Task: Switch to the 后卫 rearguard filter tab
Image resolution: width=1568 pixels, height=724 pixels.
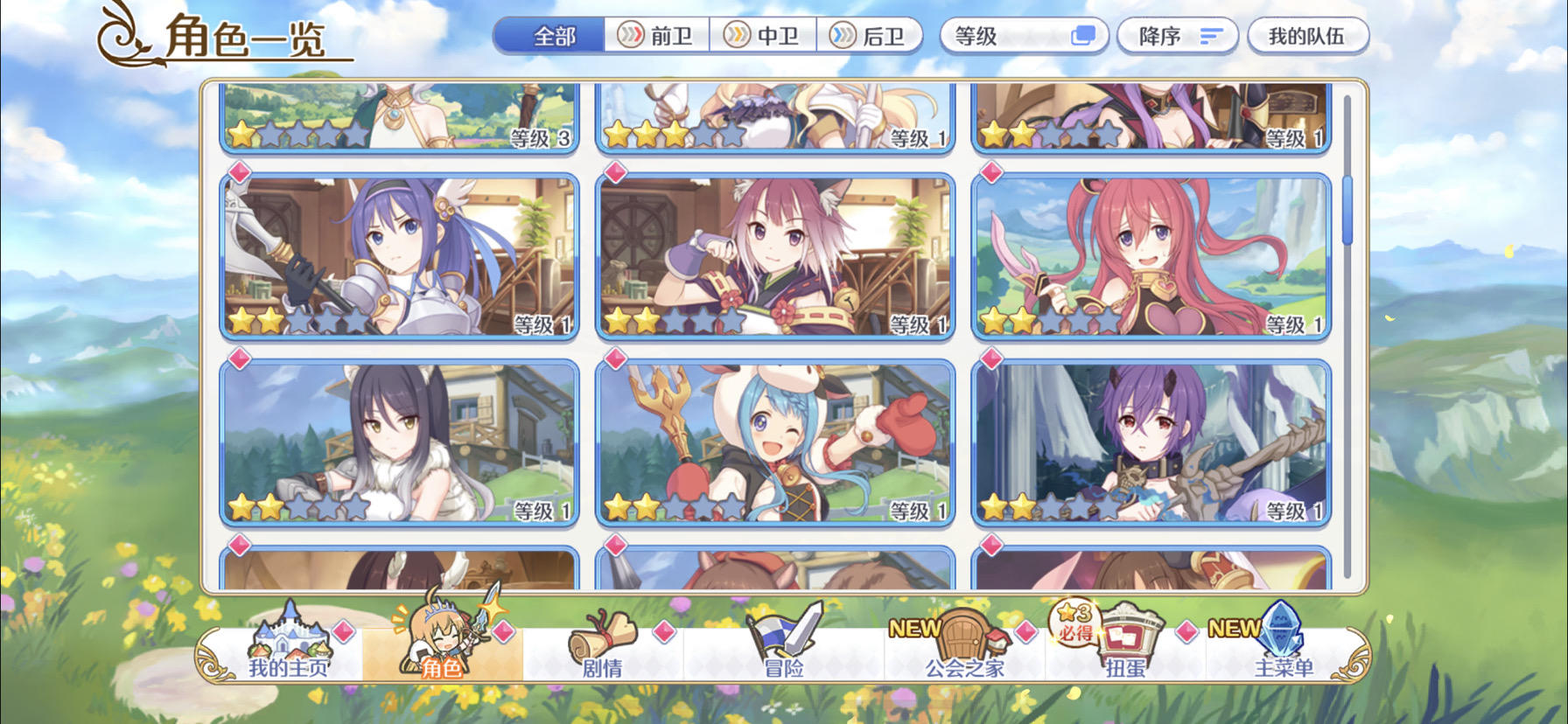Action: pyautogui.click(x=866, y=36)
